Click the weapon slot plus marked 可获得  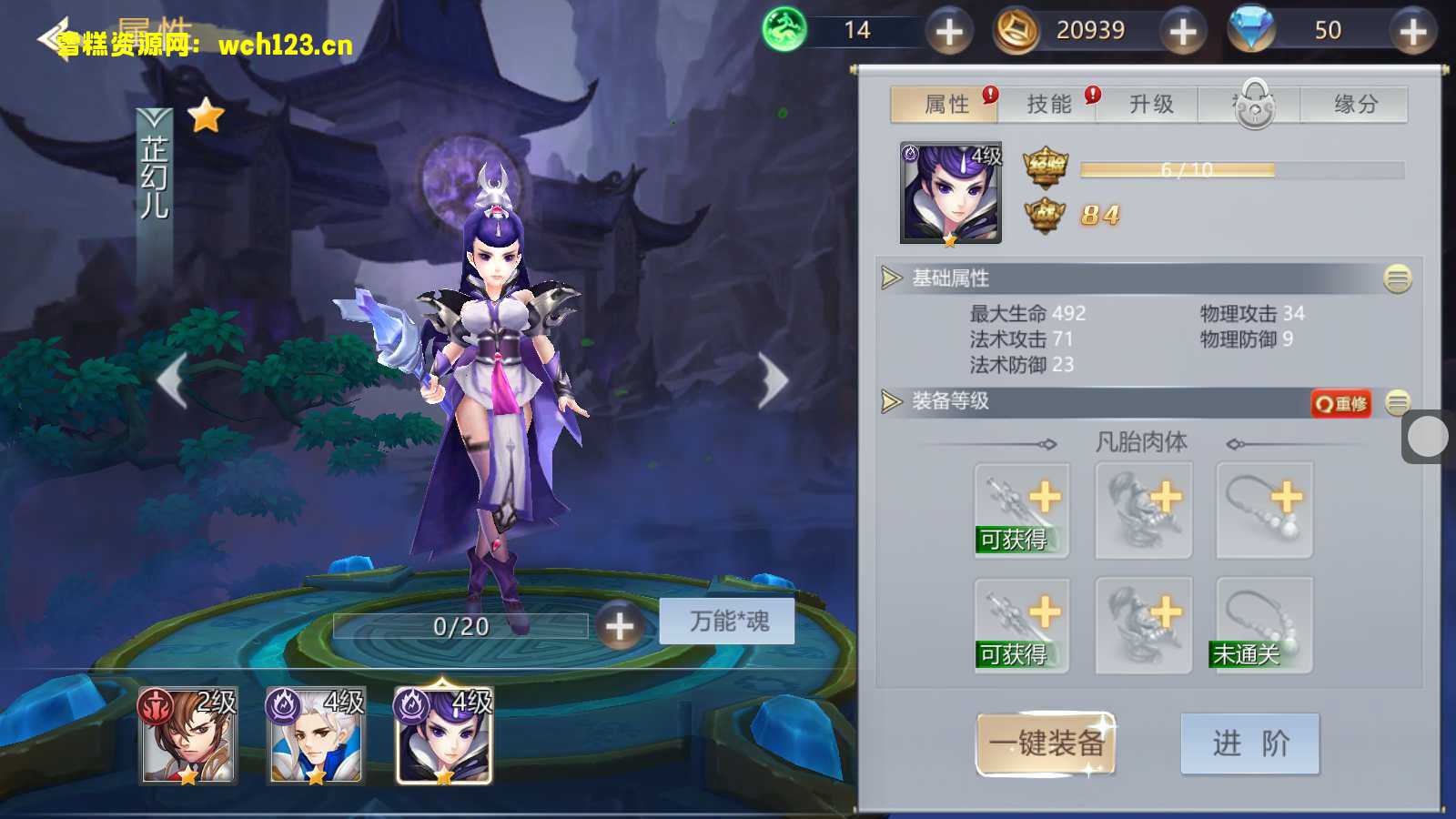1021,508
